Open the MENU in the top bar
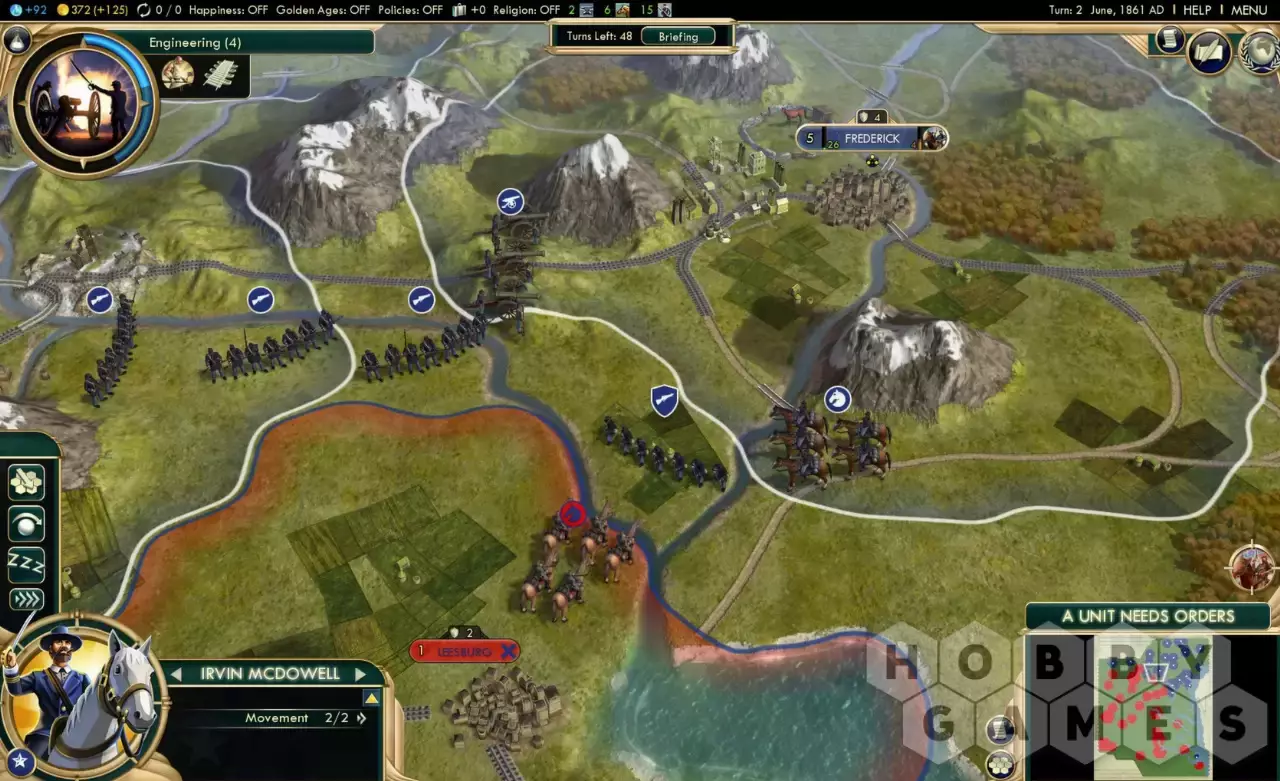This screenshot has height=781, width=1280. [x=1249, y=10]
